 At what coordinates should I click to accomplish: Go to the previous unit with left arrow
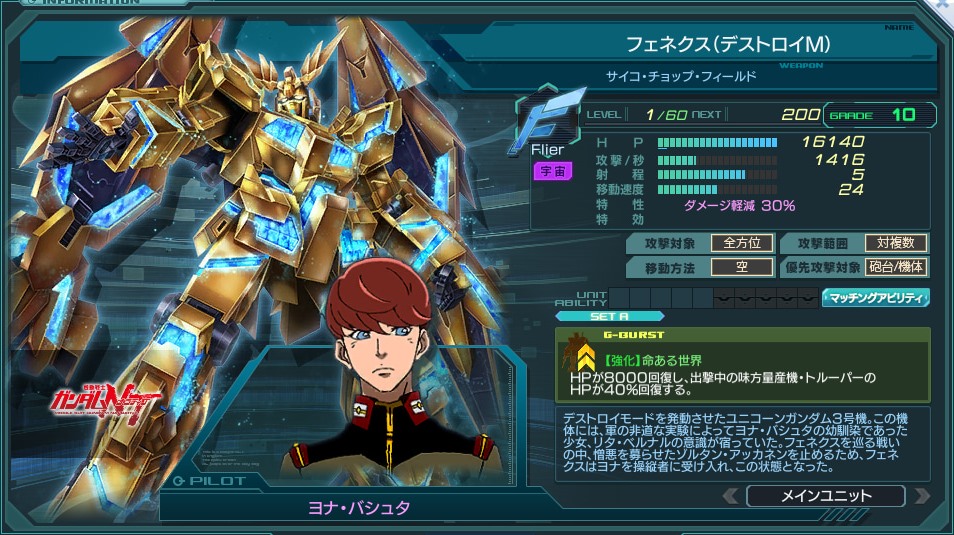click(x=731, y=496)
